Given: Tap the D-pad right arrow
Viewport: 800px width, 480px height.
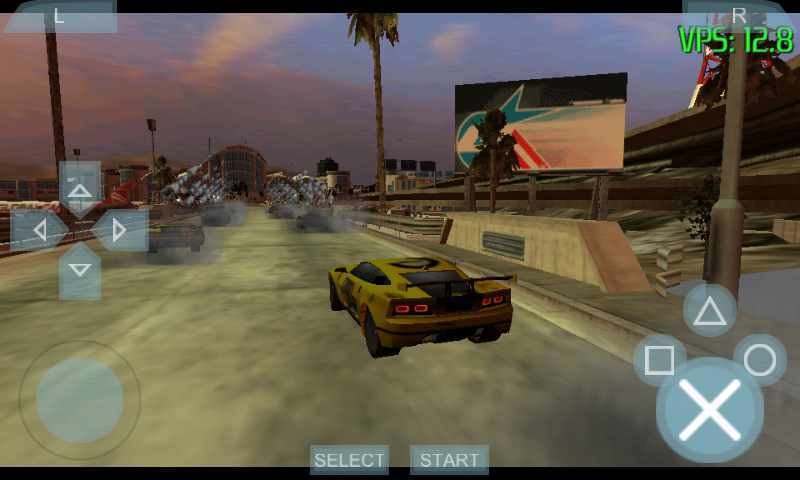Looking at the screenshot, I should 120,231.
